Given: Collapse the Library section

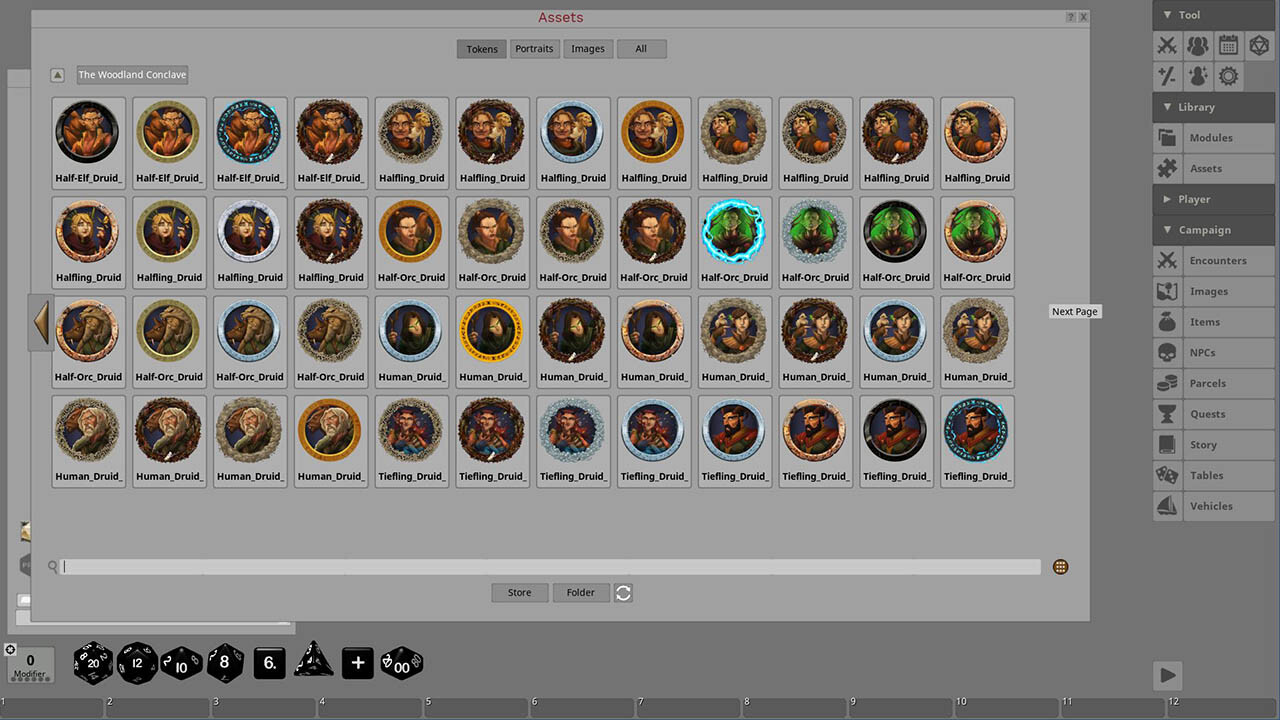Looking at the screenshot, I should (1166, 107).
